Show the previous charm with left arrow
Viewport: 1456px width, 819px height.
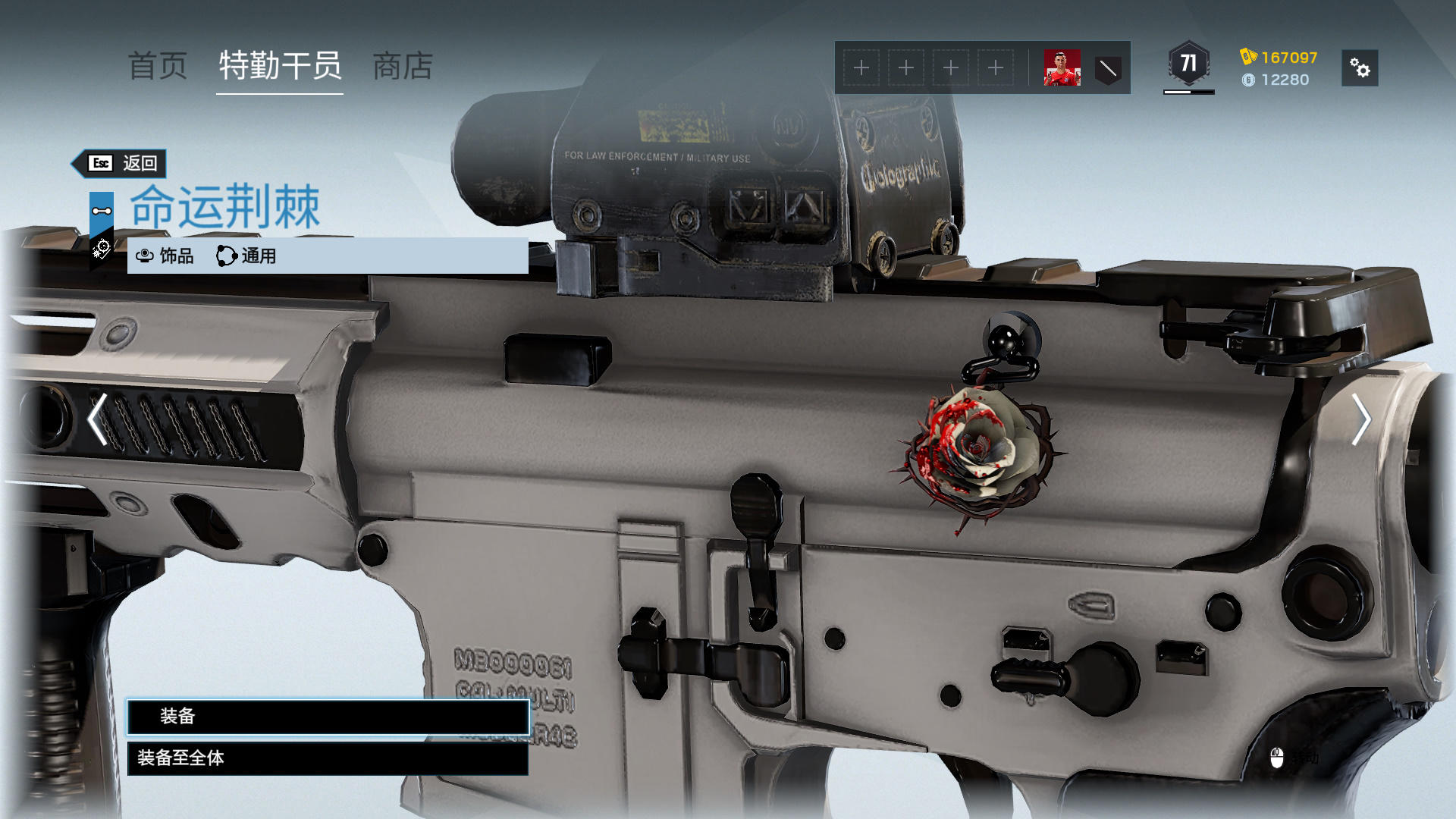pyautogui.click(x=97, y=419)
